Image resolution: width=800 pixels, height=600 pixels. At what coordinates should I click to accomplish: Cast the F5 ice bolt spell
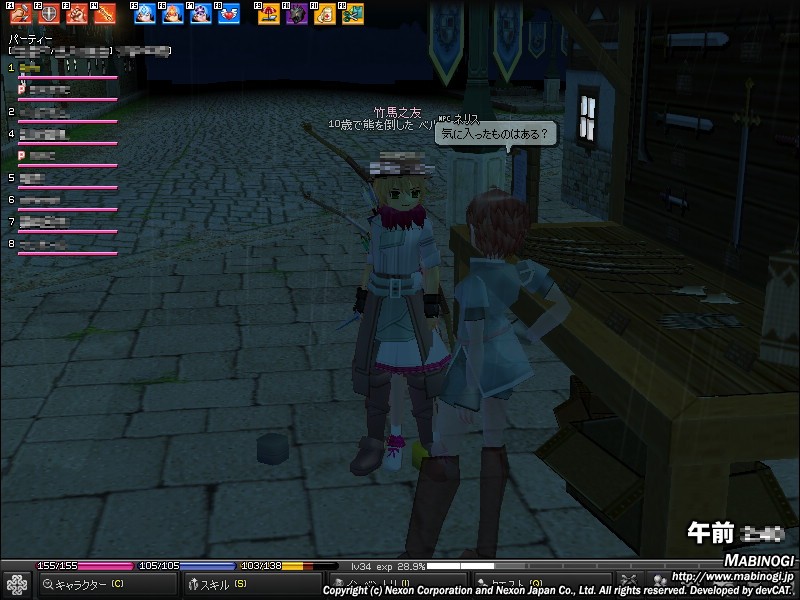pyautogui.click(x=145, y=14)
